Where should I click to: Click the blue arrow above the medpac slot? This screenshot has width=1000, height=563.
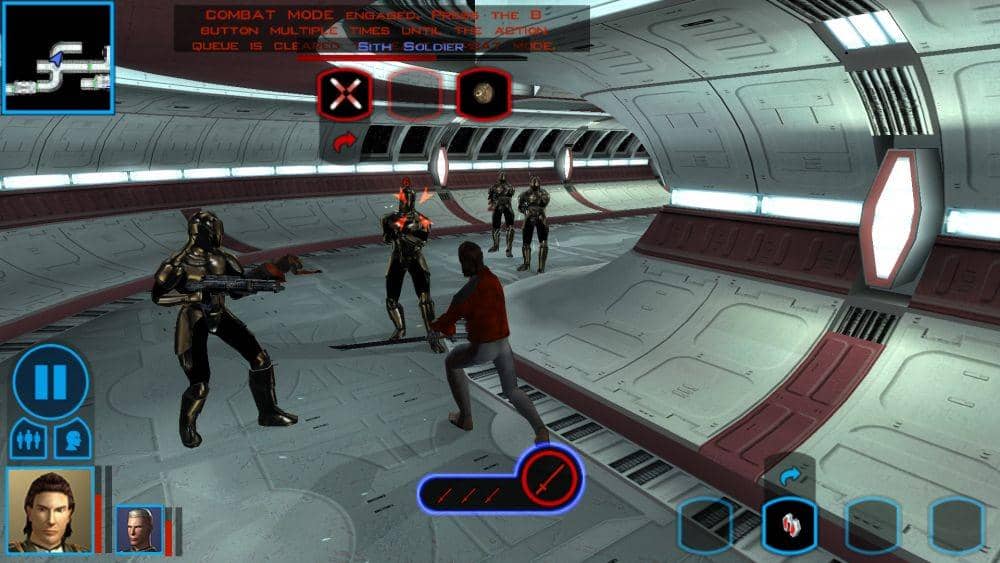click(x=789, y=478)
